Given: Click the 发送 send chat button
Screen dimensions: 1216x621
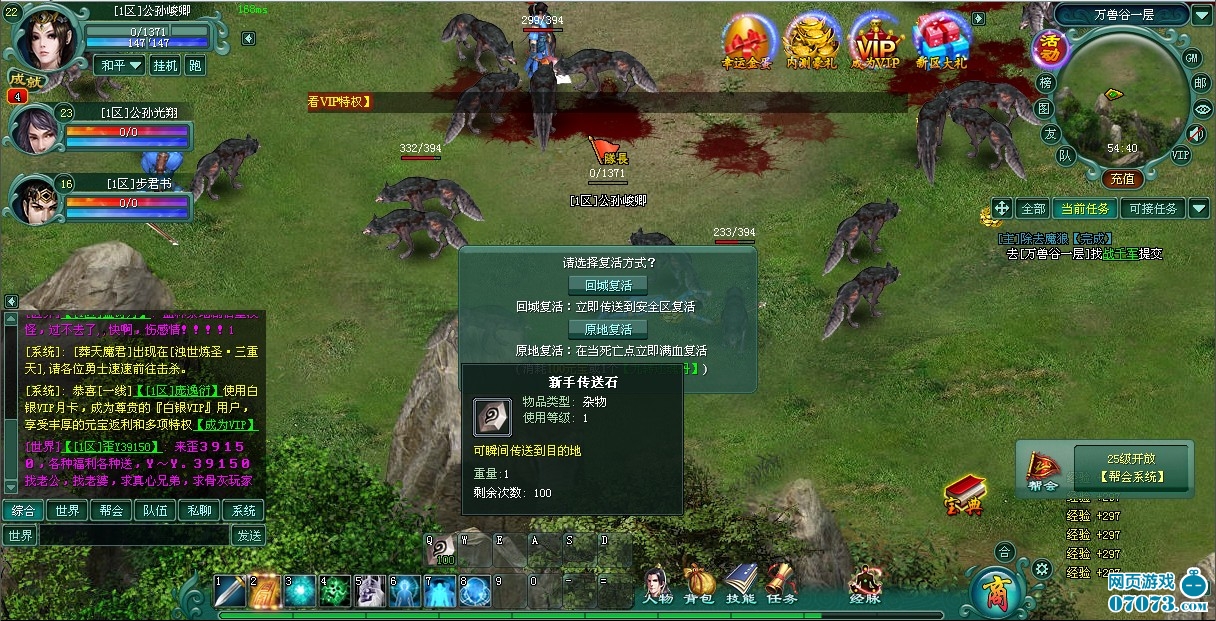Looking at the screenshot, I should (x=247, y=535).
